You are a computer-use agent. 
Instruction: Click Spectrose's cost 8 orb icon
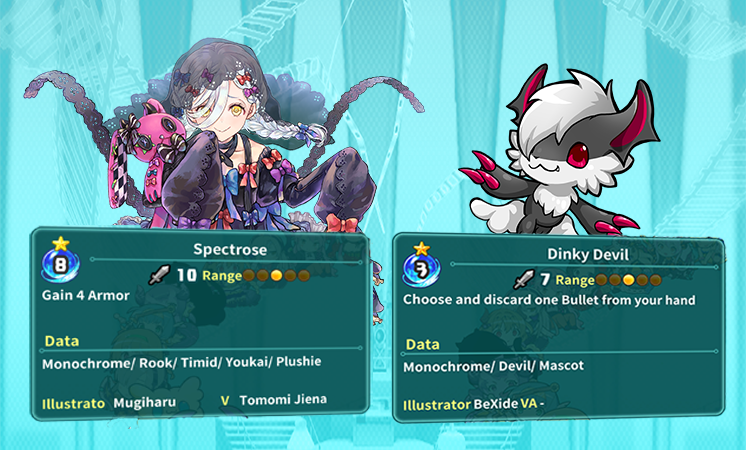(56, 267)
